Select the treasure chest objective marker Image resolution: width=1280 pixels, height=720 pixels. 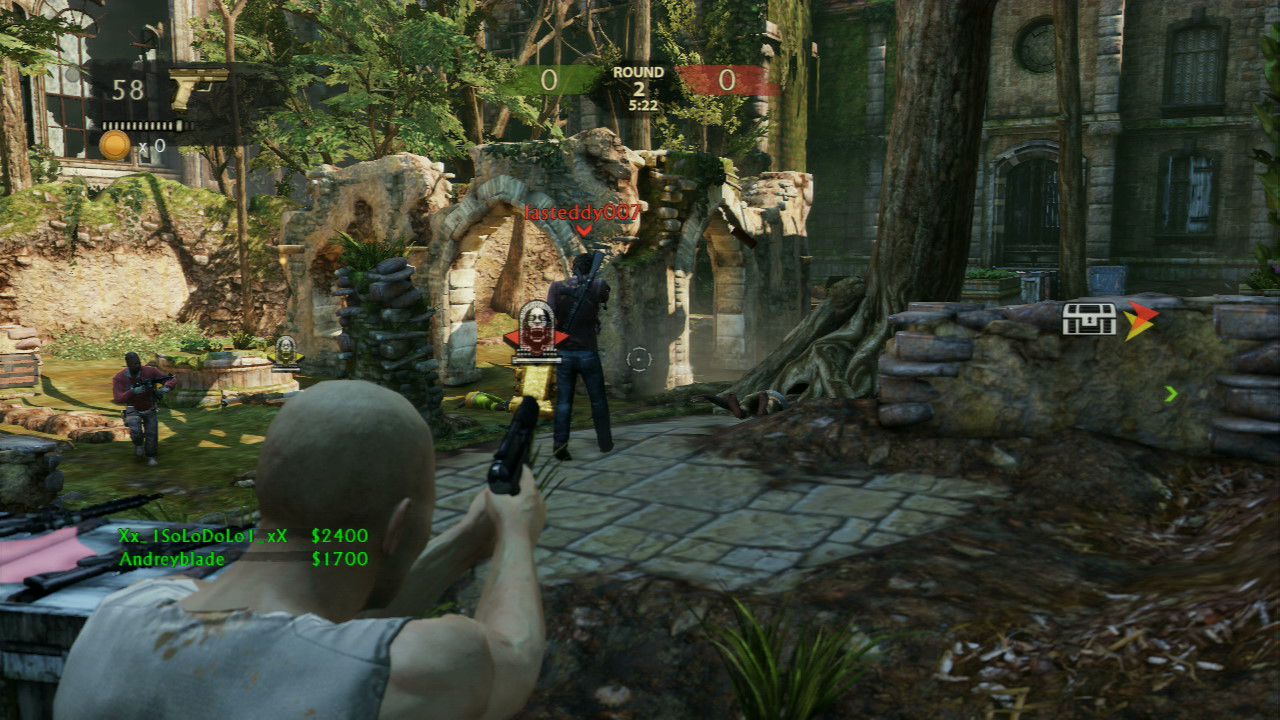coord(1088,319)
